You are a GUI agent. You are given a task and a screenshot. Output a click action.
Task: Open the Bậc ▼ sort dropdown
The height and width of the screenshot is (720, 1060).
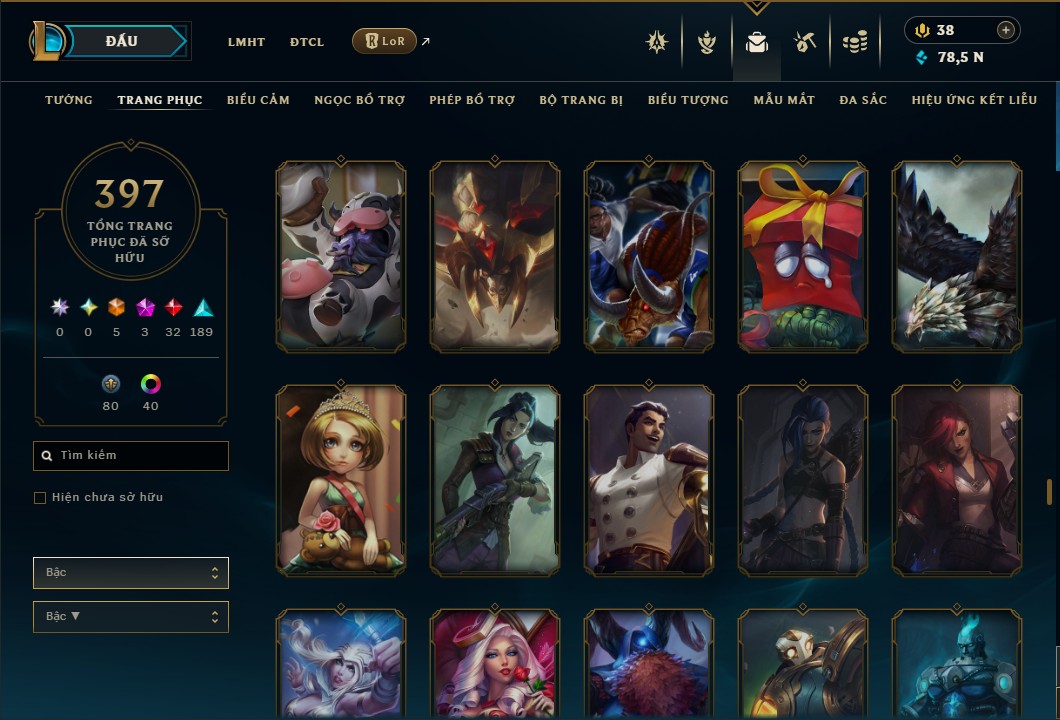tap(131, 617)
